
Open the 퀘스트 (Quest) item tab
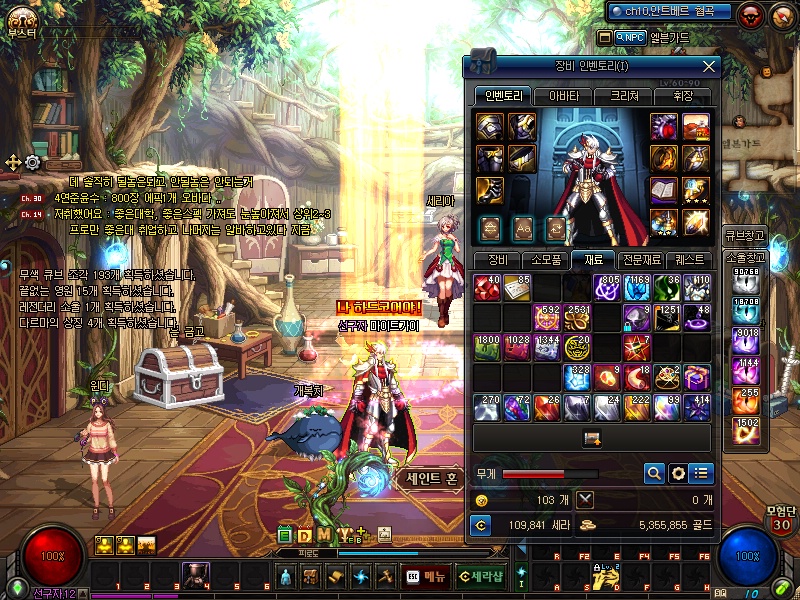click(x=689, y=260)
